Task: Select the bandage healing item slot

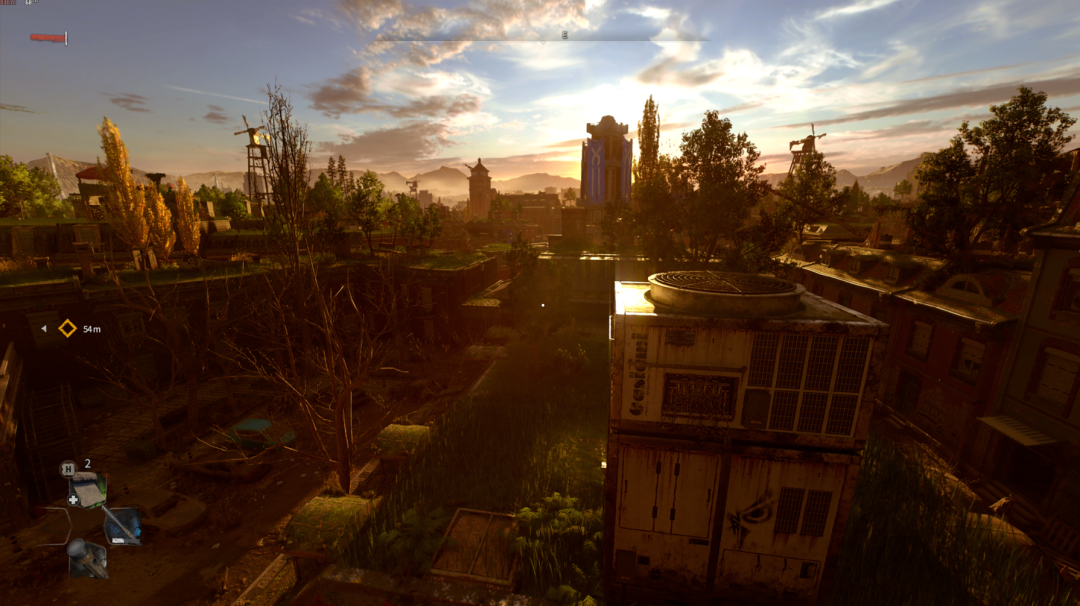Action: coord(88,490)
